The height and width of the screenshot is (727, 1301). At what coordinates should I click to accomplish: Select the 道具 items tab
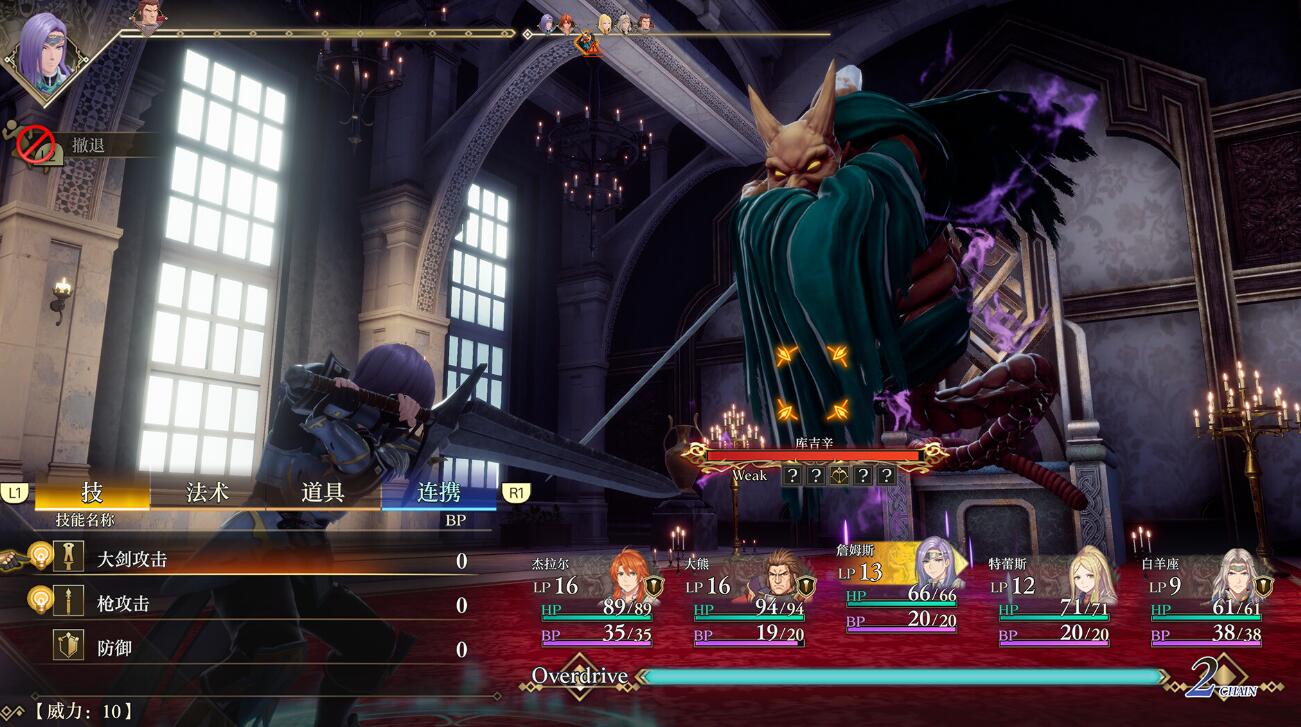323,492
